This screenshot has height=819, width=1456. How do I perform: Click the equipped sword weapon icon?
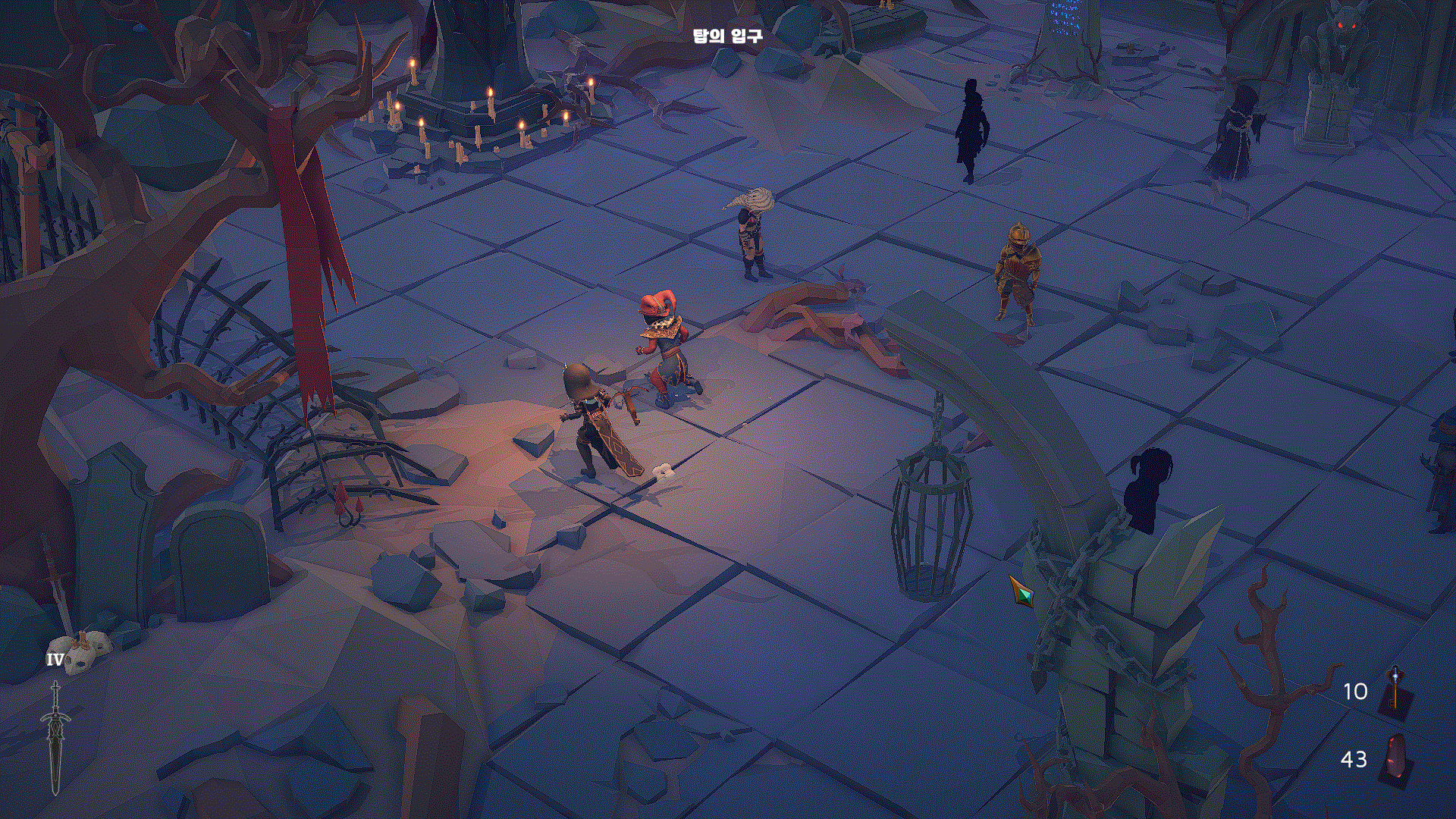click(x=55, y=737)
